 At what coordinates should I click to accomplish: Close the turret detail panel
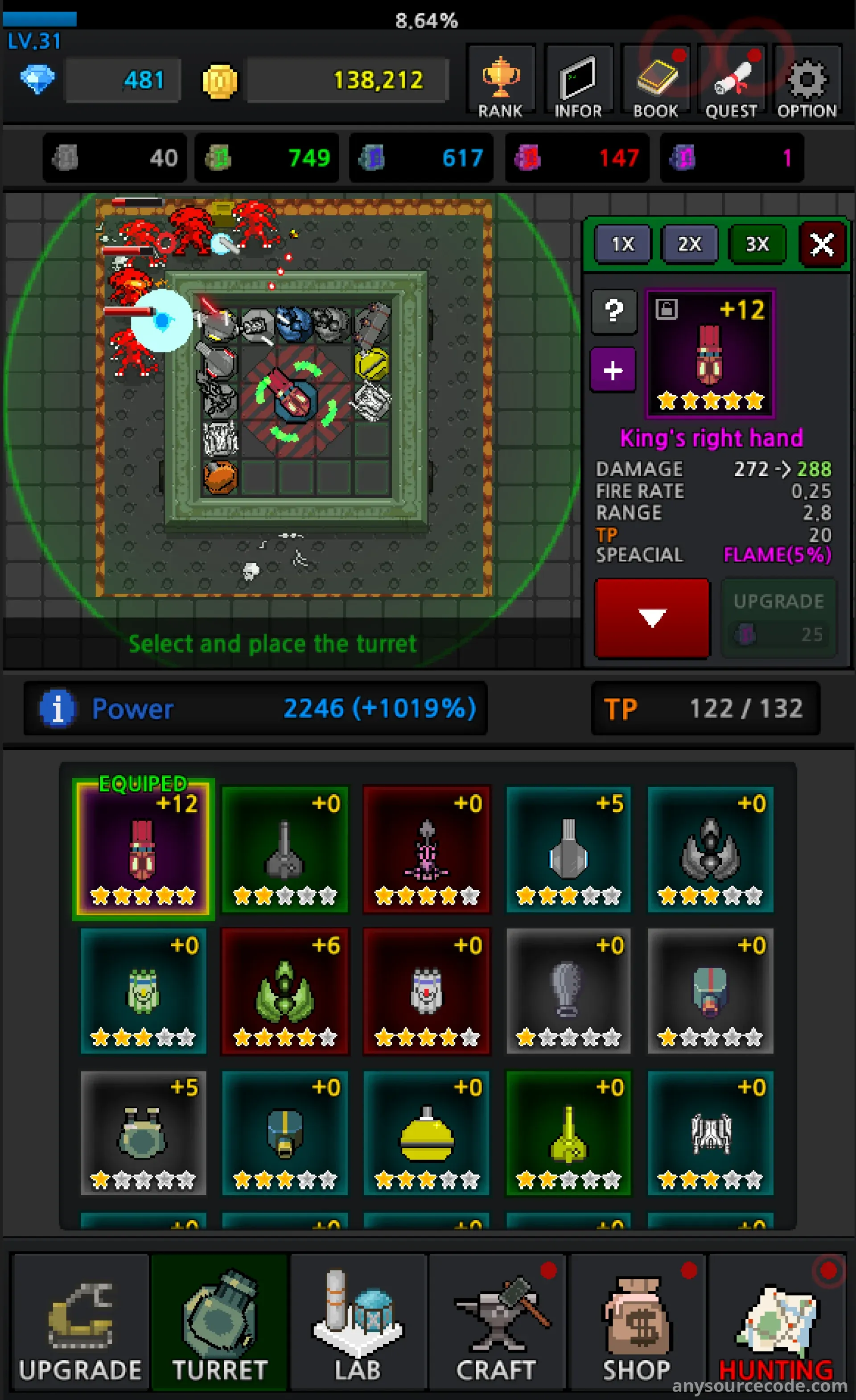(821, 245)
